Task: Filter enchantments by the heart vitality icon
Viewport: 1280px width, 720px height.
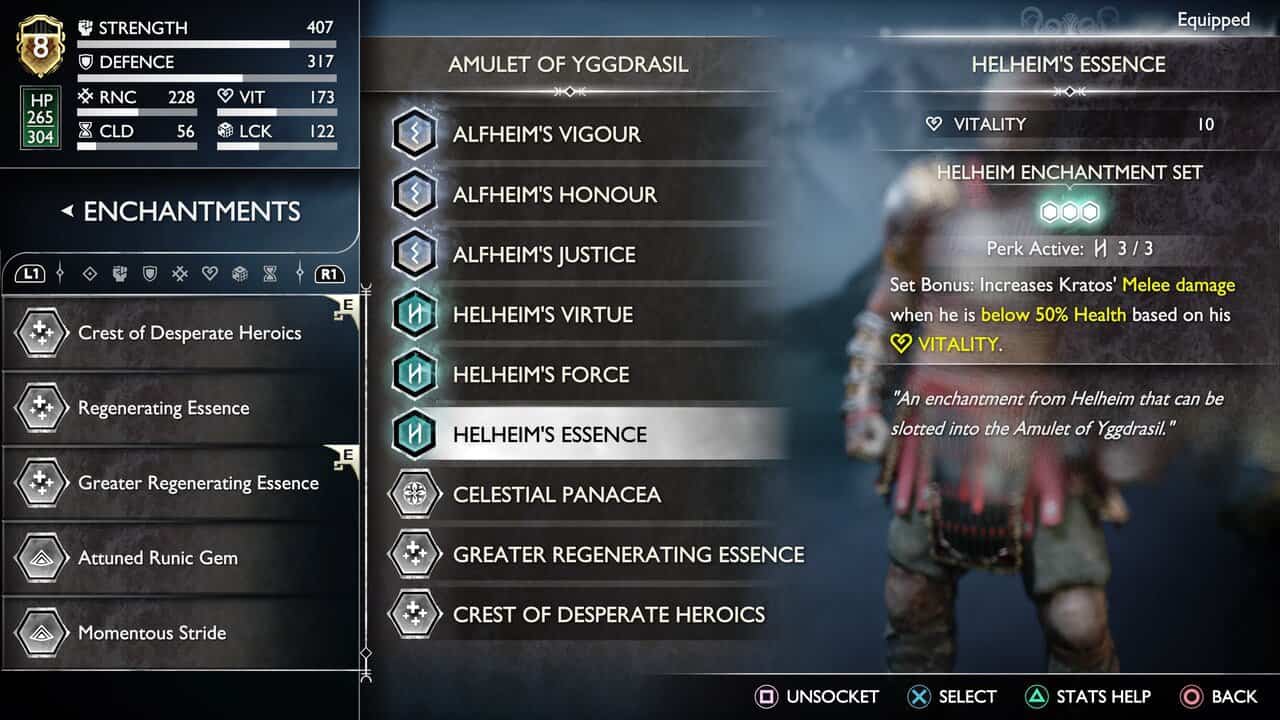Action: (x=210, y=273)
